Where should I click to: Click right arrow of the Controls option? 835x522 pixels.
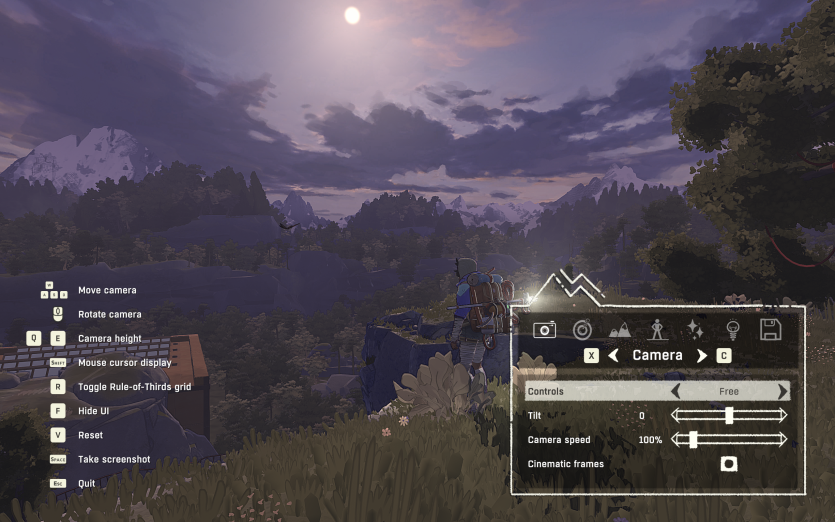782,391
